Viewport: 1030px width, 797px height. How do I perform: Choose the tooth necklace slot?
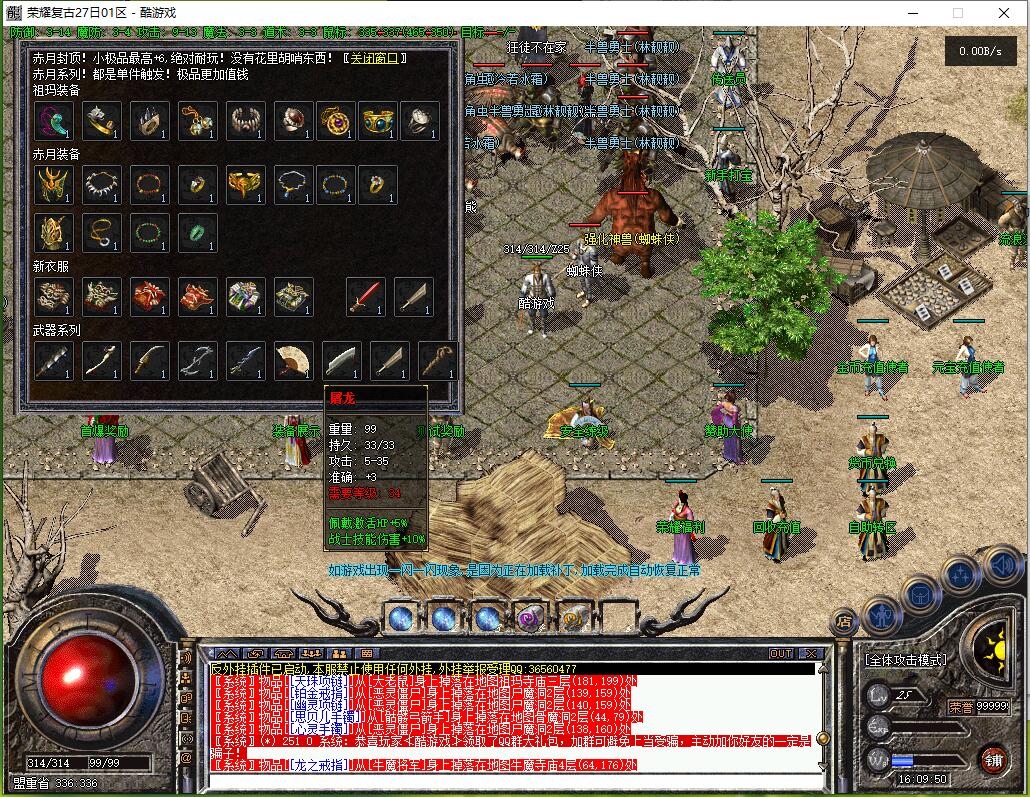[101, 185]
